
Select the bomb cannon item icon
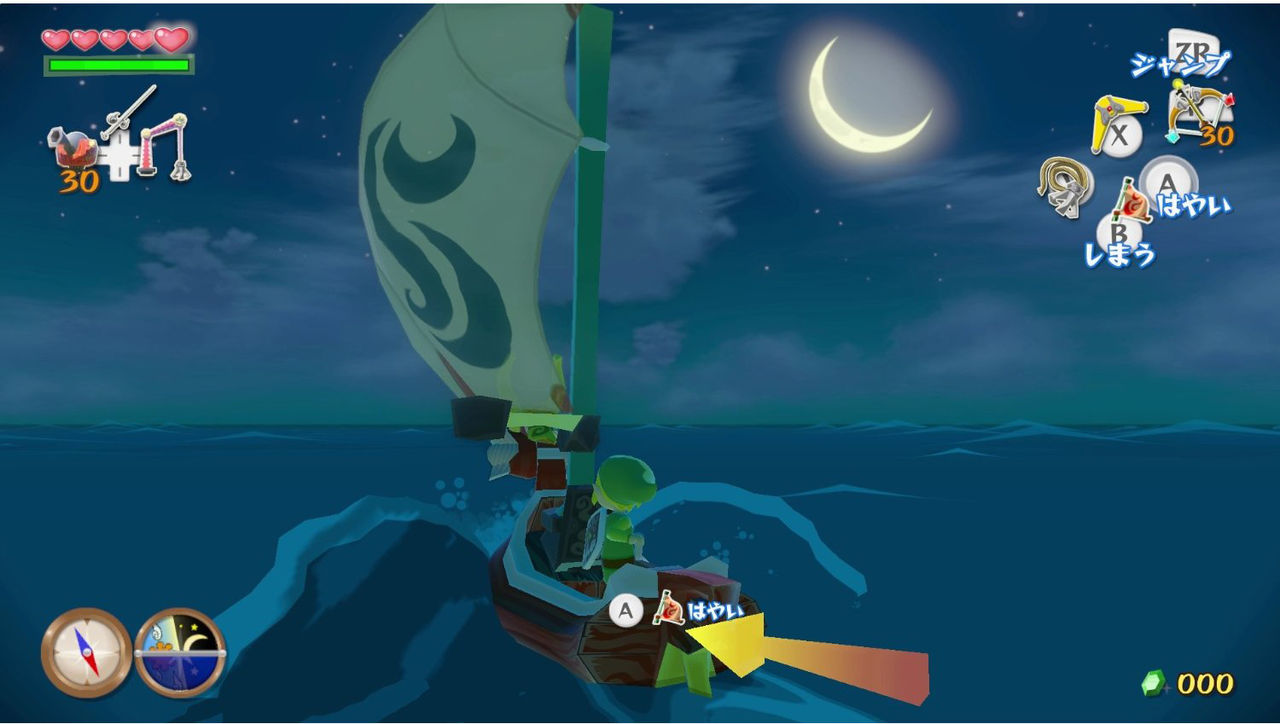pos(75,150)
